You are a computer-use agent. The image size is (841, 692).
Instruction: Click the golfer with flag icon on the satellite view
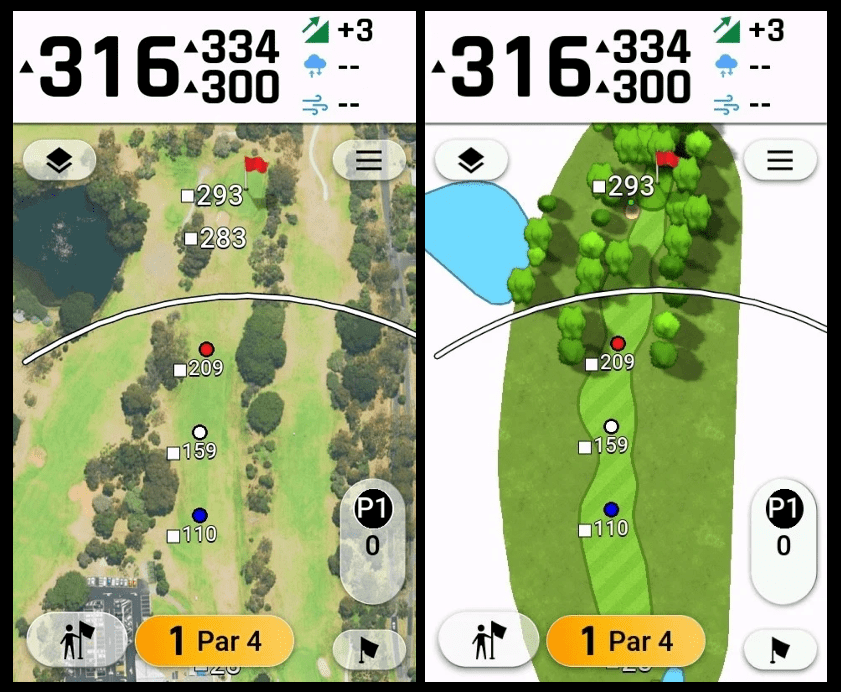pos(76,641)
